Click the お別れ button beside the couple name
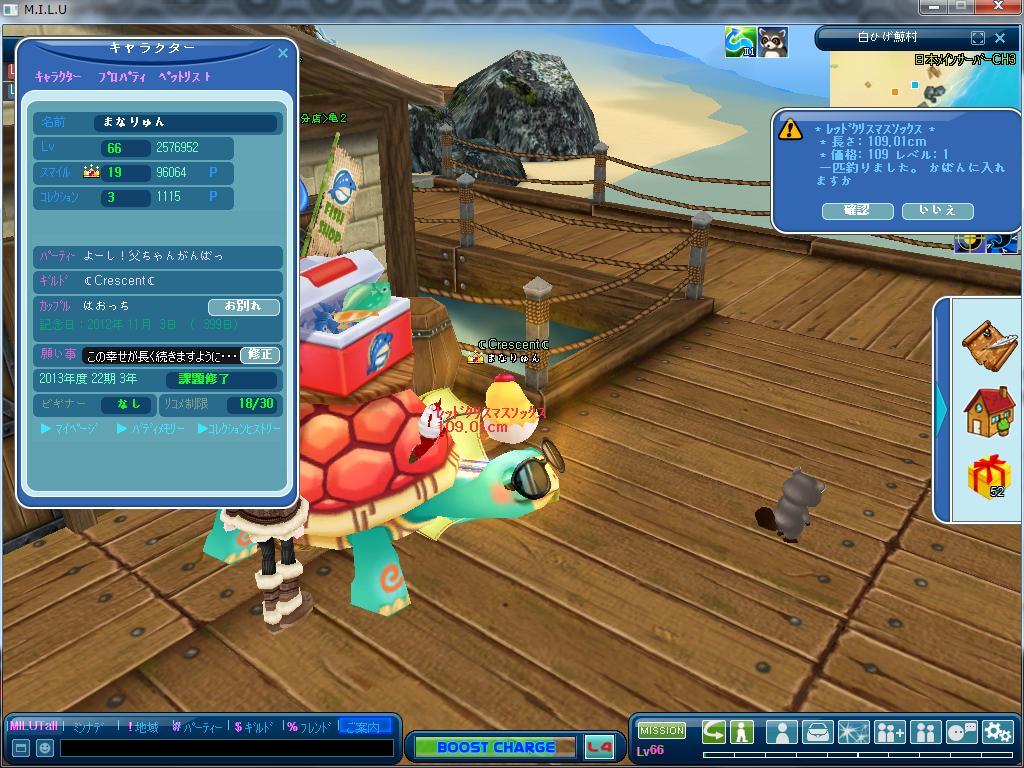 pyautogui.click(x=243, y=306)
